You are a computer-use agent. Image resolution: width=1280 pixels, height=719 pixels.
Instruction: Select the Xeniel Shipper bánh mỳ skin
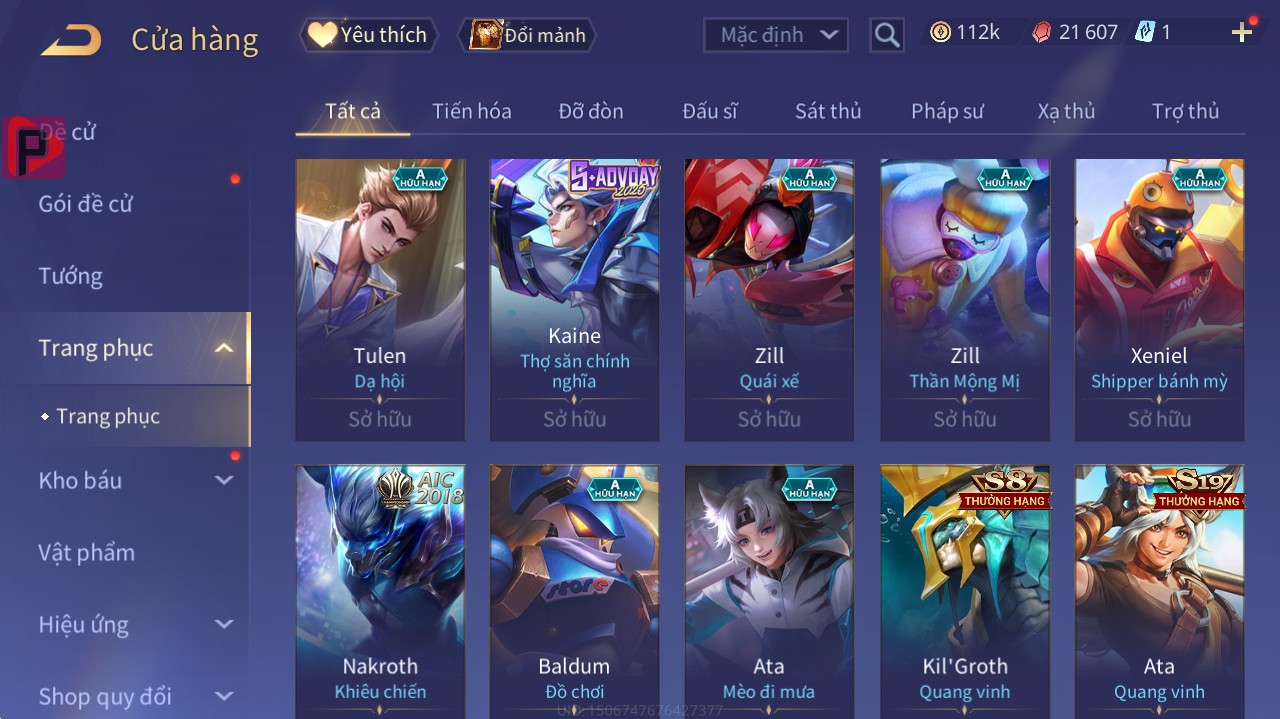(1159, 300)
